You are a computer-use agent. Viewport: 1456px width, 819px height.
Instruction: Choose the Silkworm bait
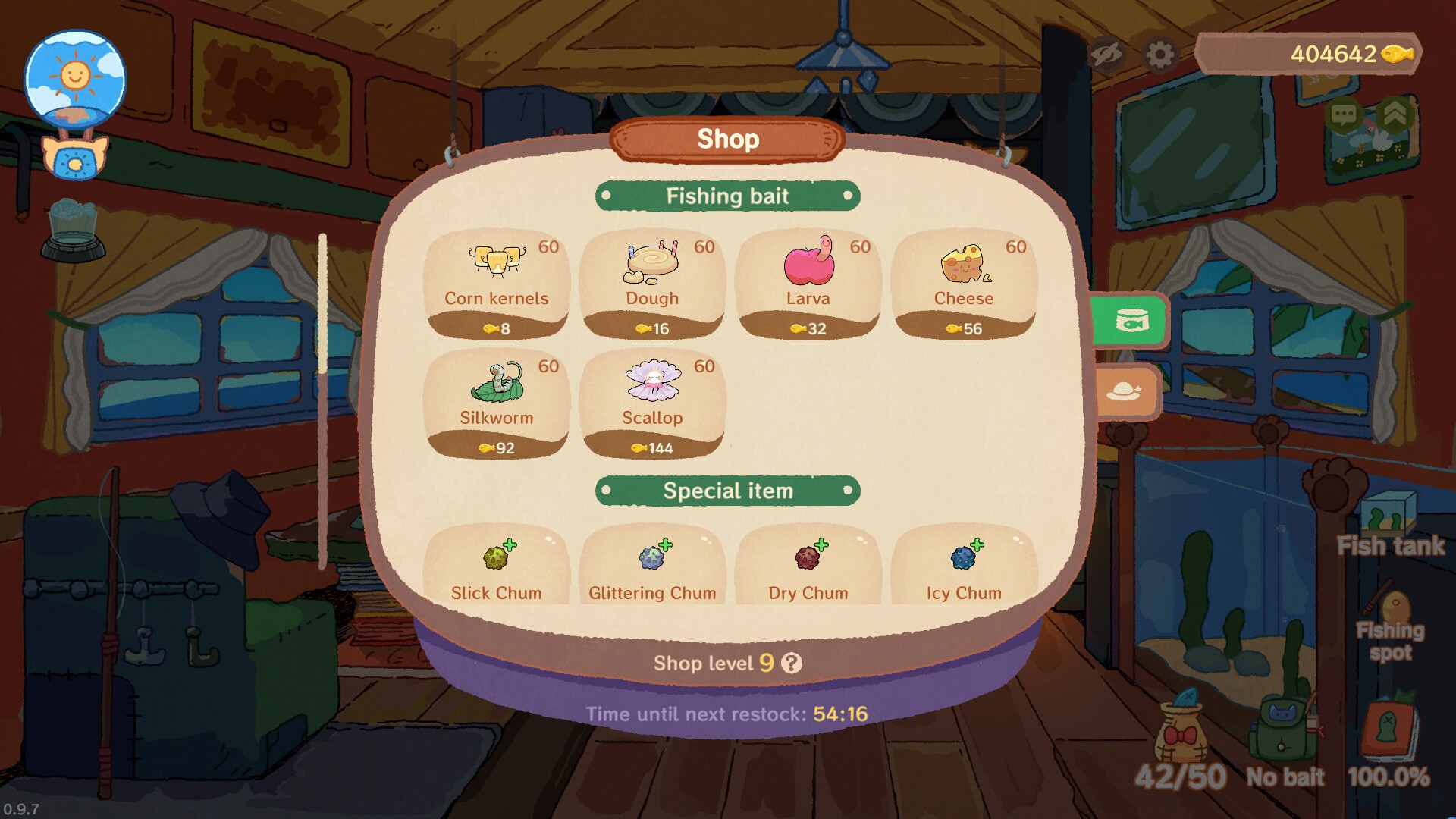[496, 403]
